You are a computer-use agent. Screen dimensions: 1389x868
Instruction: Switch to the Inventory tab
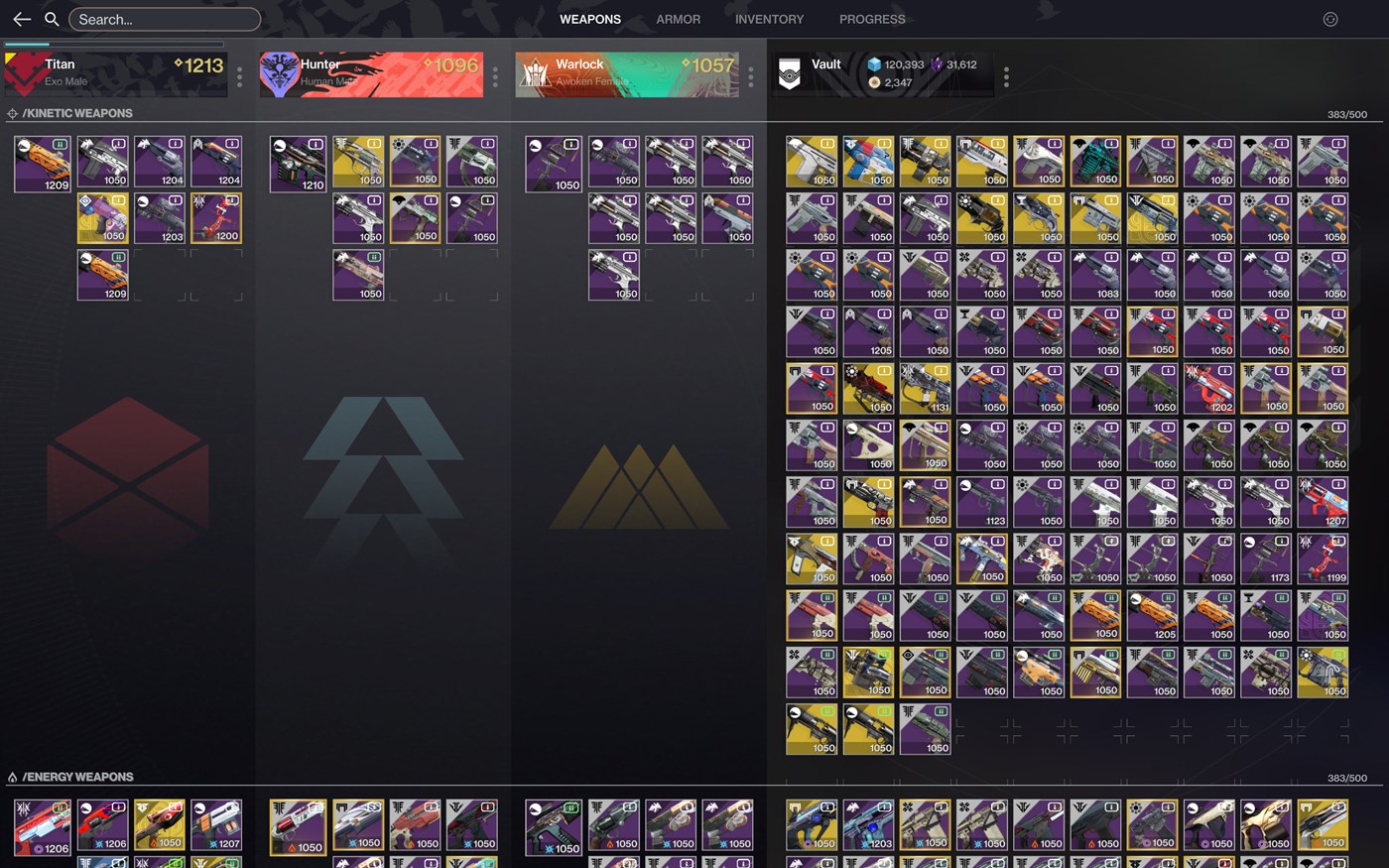coord(769,19)
